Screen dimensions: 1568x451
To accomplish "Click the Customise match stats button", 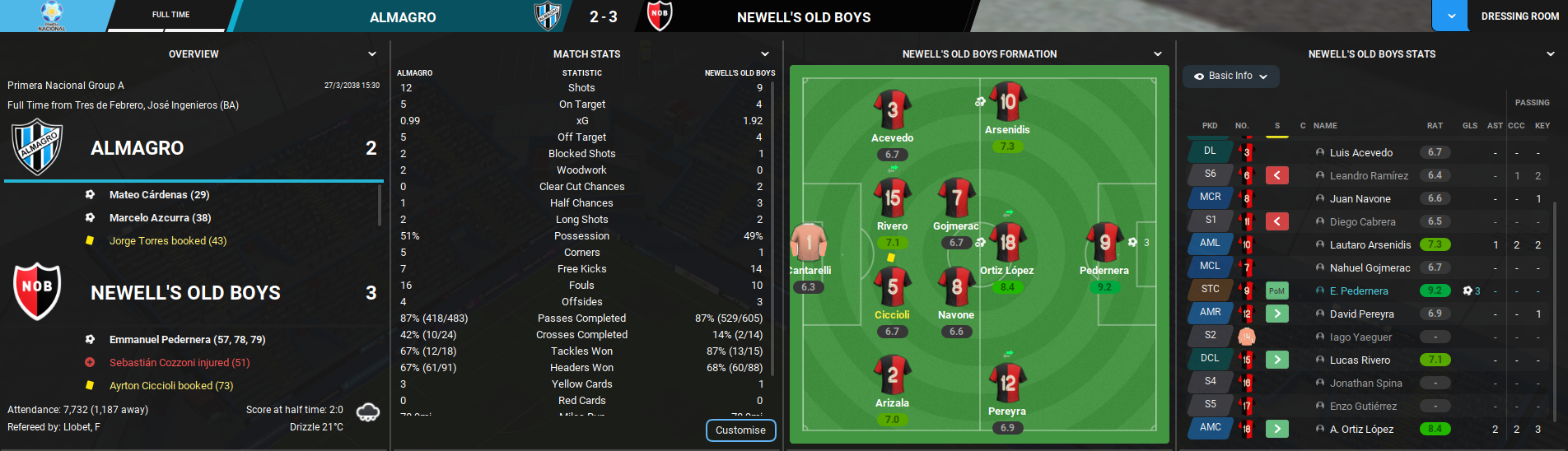I will 740,430.
